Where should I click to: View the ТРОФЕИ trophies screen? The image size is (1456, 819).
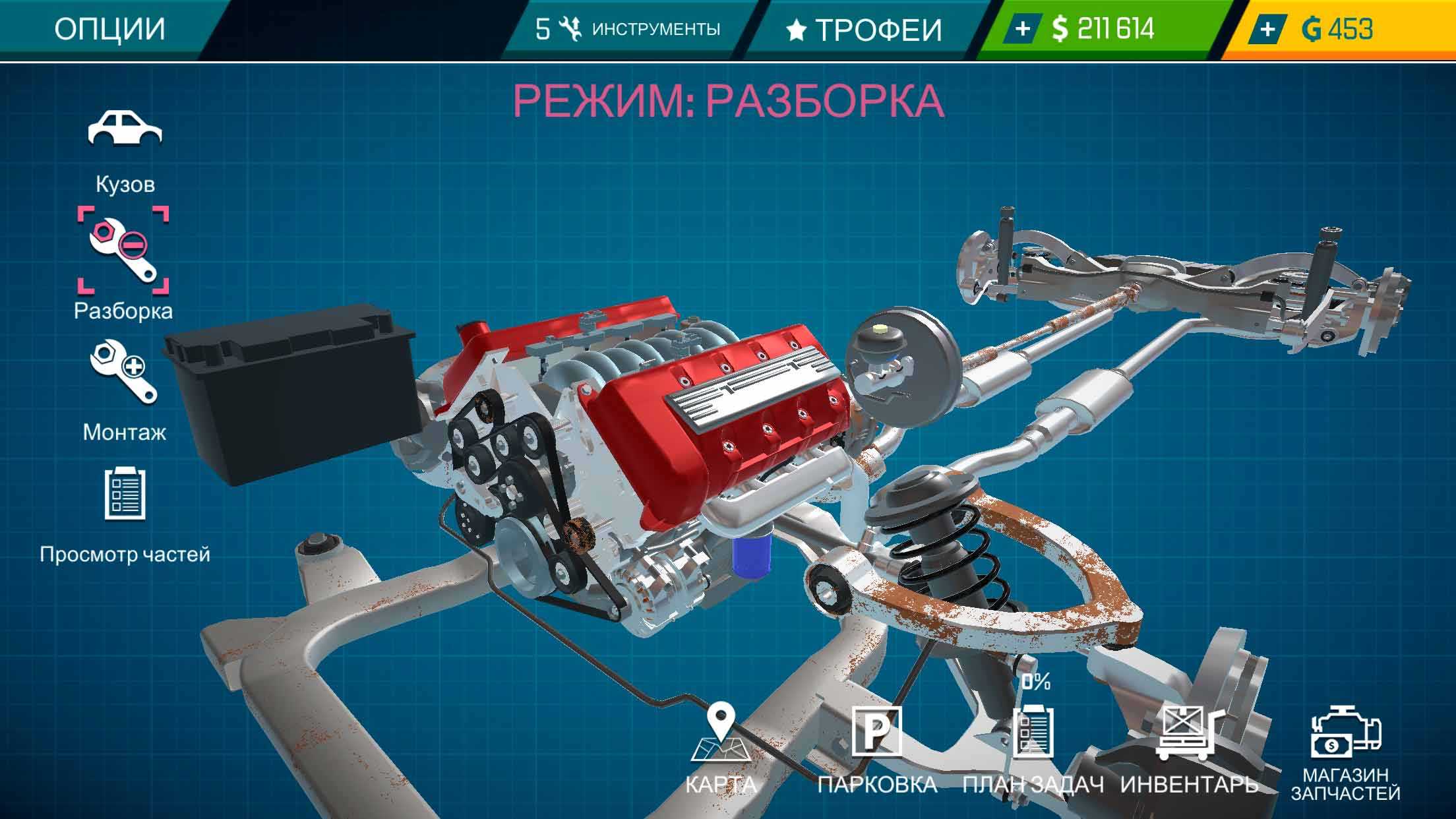pos(864,30)
